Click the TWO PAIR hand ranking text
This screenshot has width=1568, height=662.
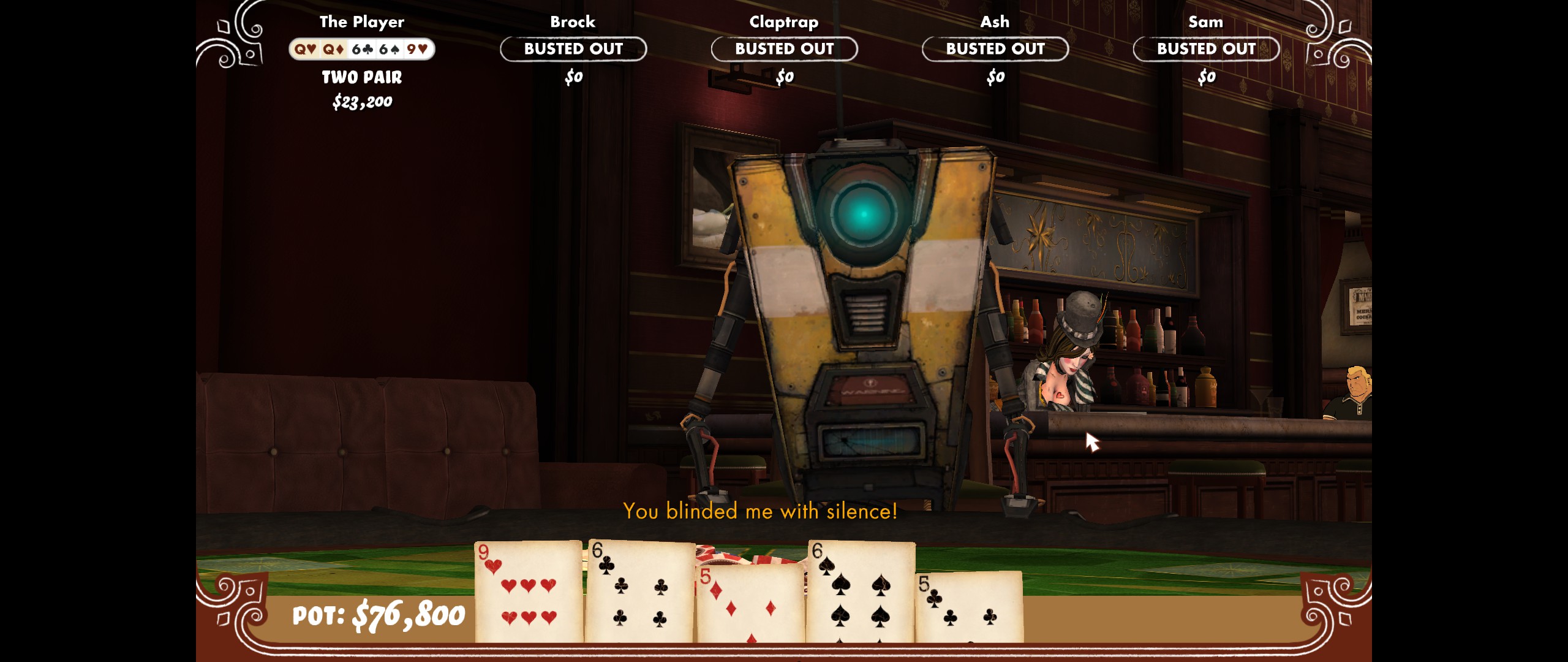pyautogui.click(x=363, y=77)
